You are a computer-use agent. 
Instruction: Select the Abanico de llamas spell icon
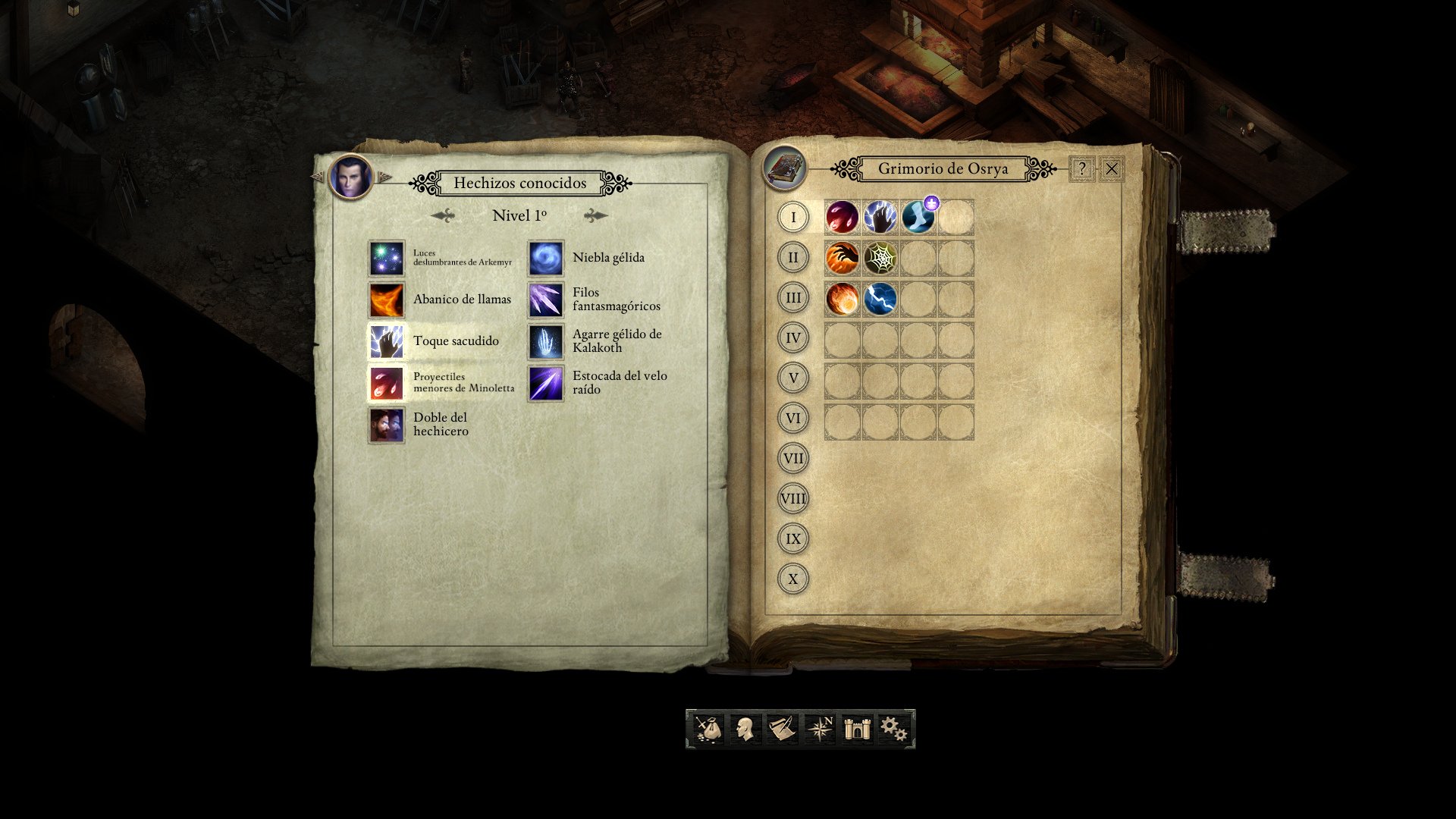[387, 300]
